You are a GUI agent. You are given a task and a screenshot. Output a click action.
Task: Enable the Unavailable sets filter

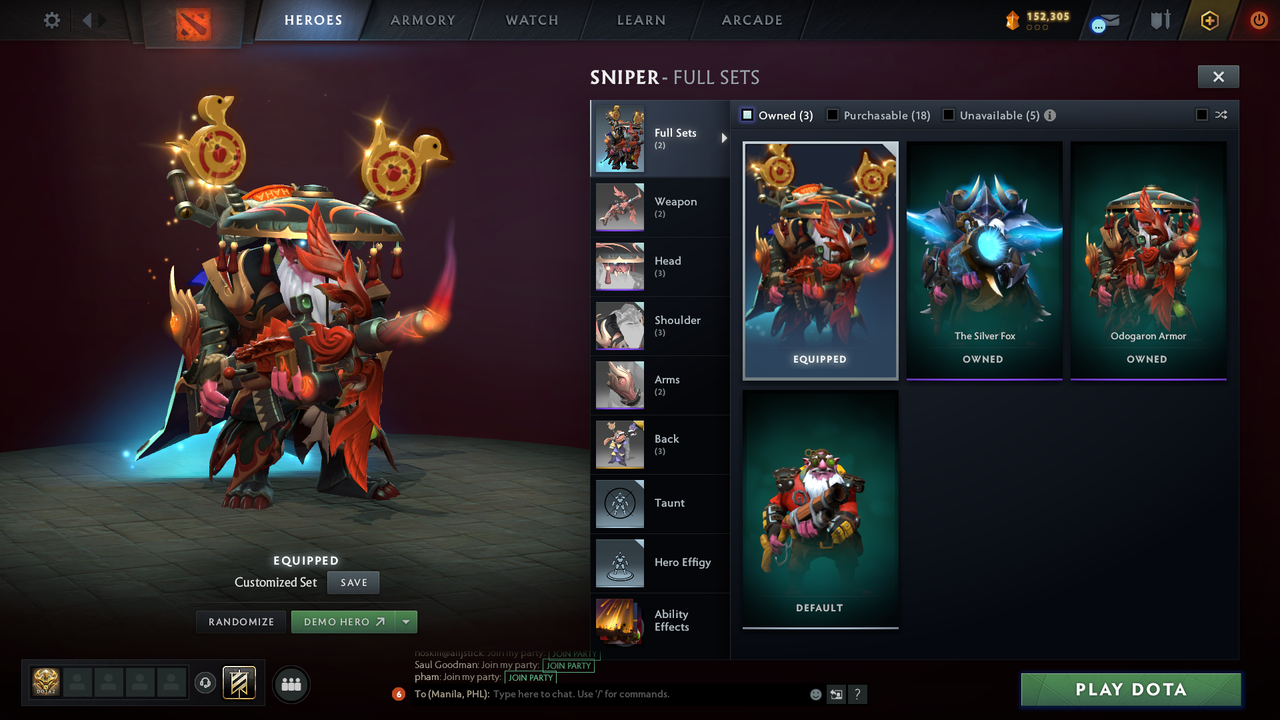(948, 115)
